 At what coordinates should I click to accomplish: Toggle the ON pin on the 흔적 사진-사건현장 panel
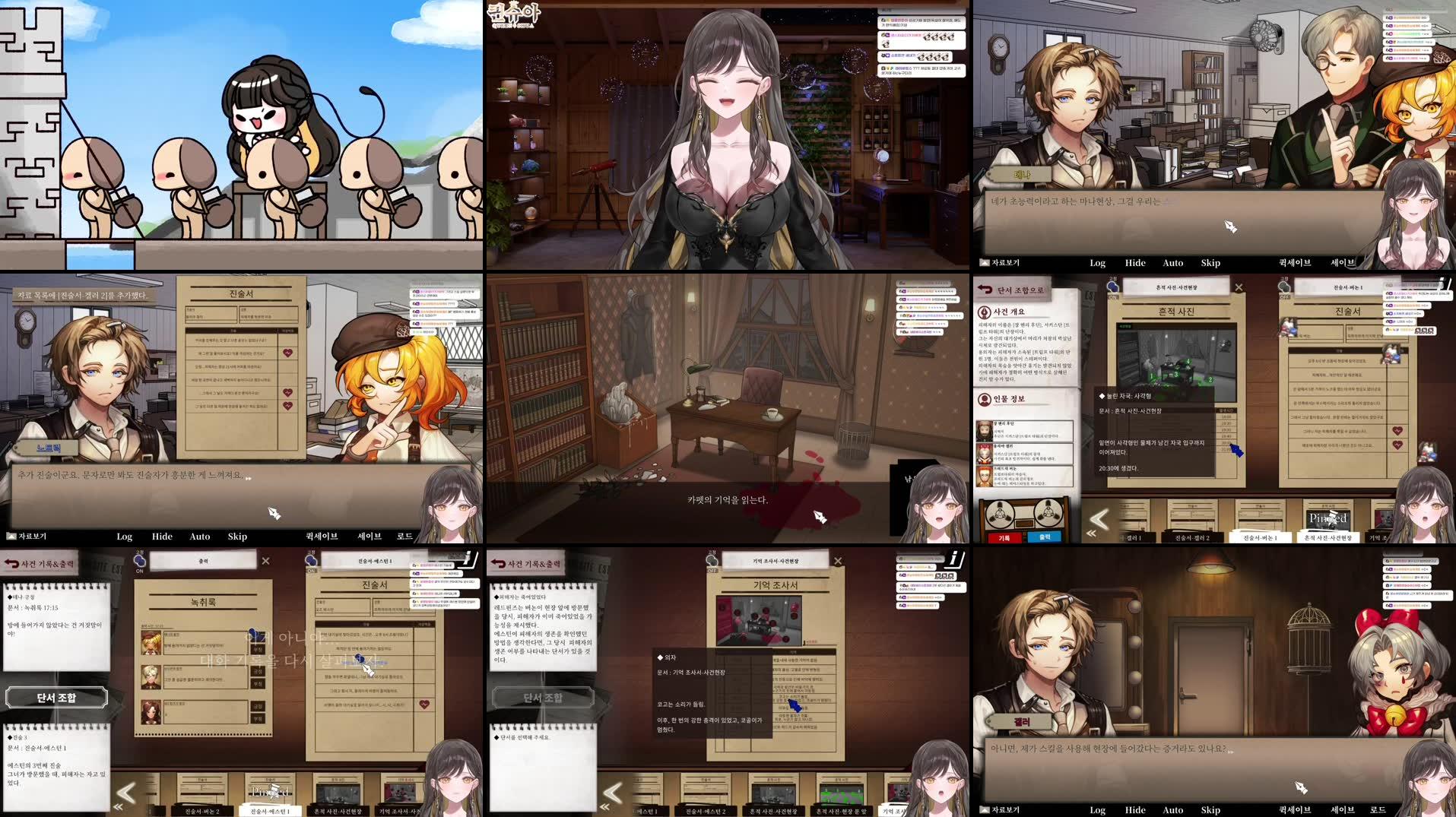[x=1113, y=287]
